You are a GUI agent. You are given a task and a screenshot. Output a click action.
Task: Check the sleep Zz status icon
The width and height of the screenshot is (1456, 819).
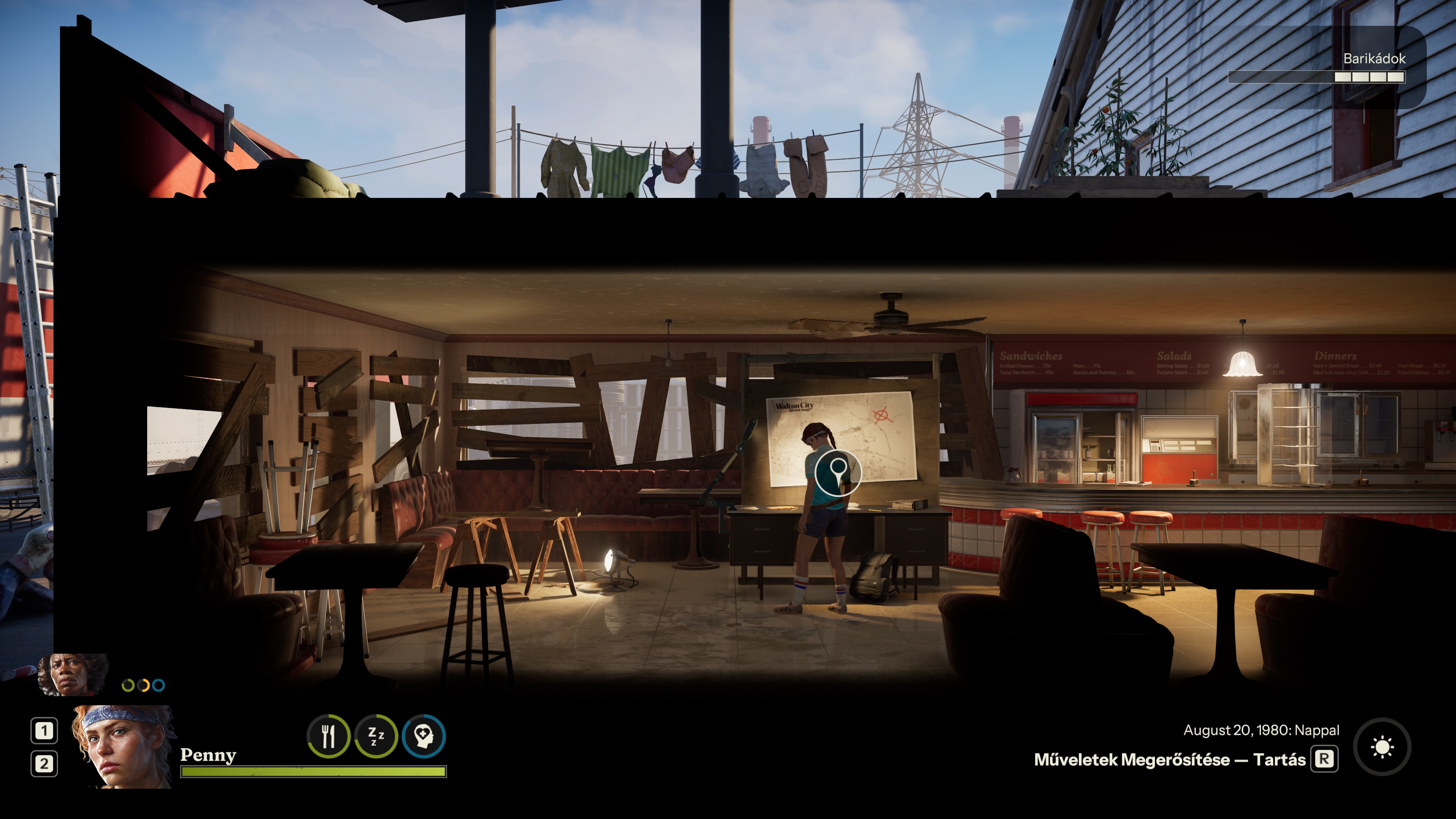[376, 736]
